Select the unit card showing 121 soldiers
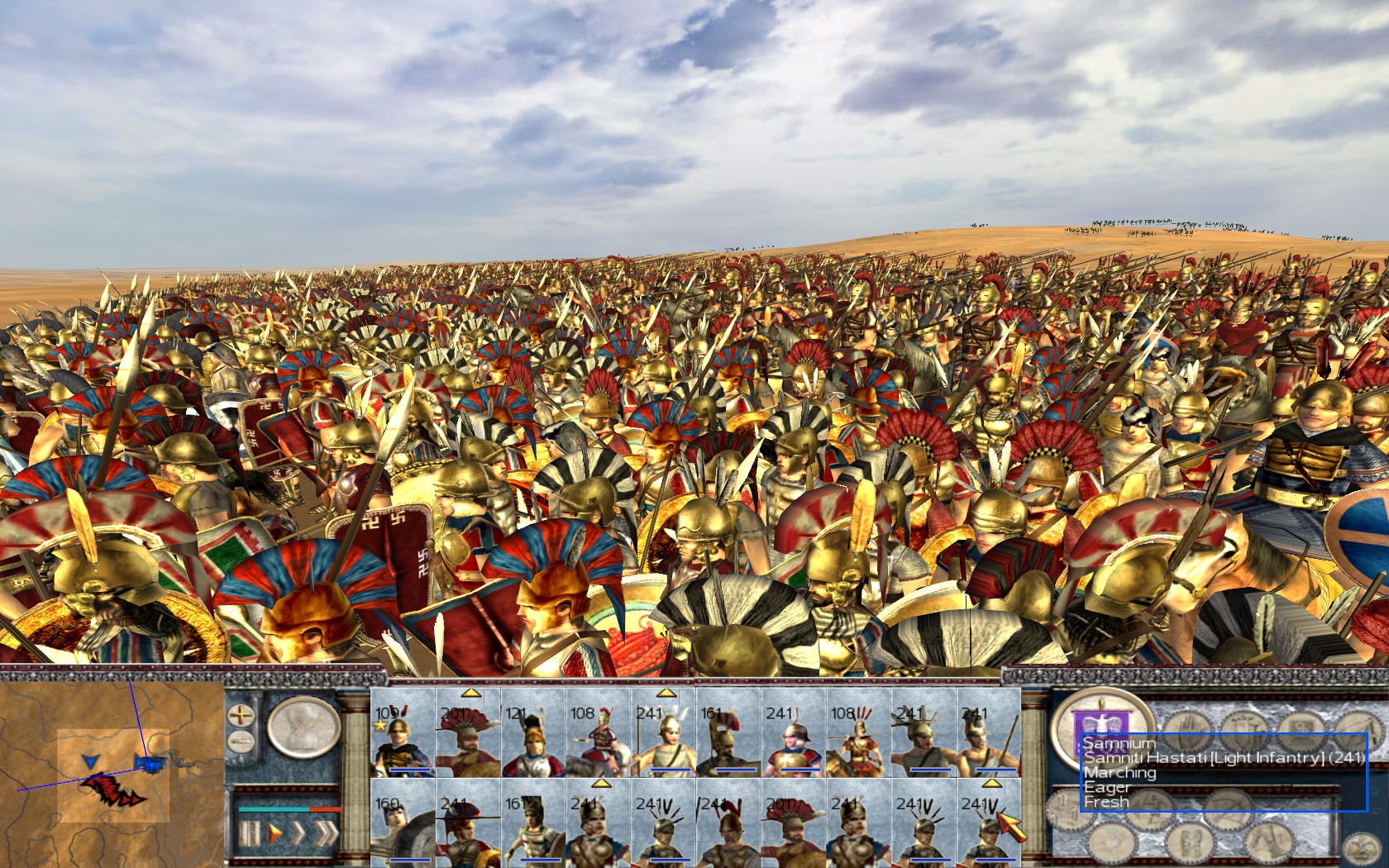 [532, 734]
